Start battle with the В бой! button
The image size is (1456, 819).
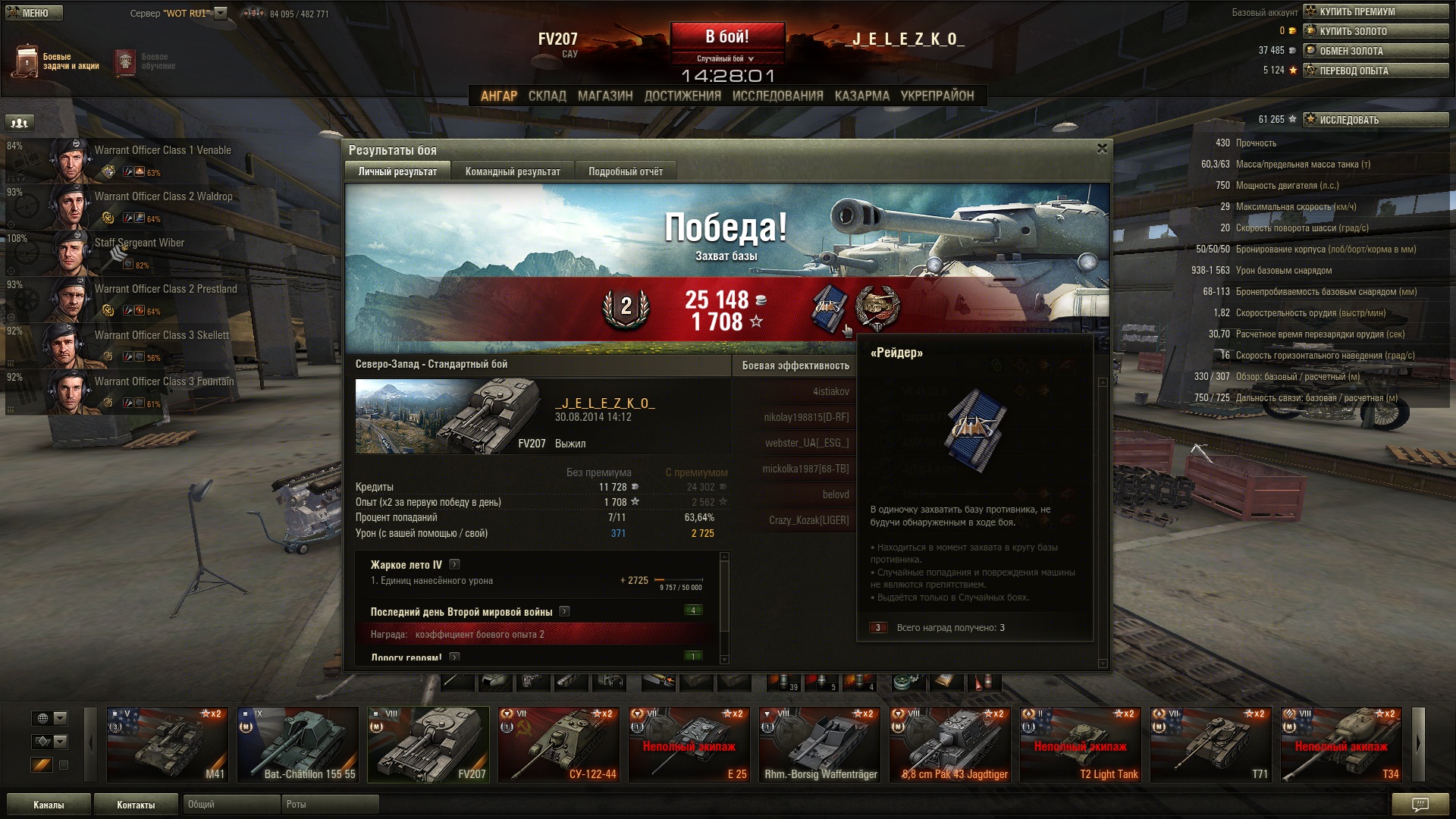726,37
